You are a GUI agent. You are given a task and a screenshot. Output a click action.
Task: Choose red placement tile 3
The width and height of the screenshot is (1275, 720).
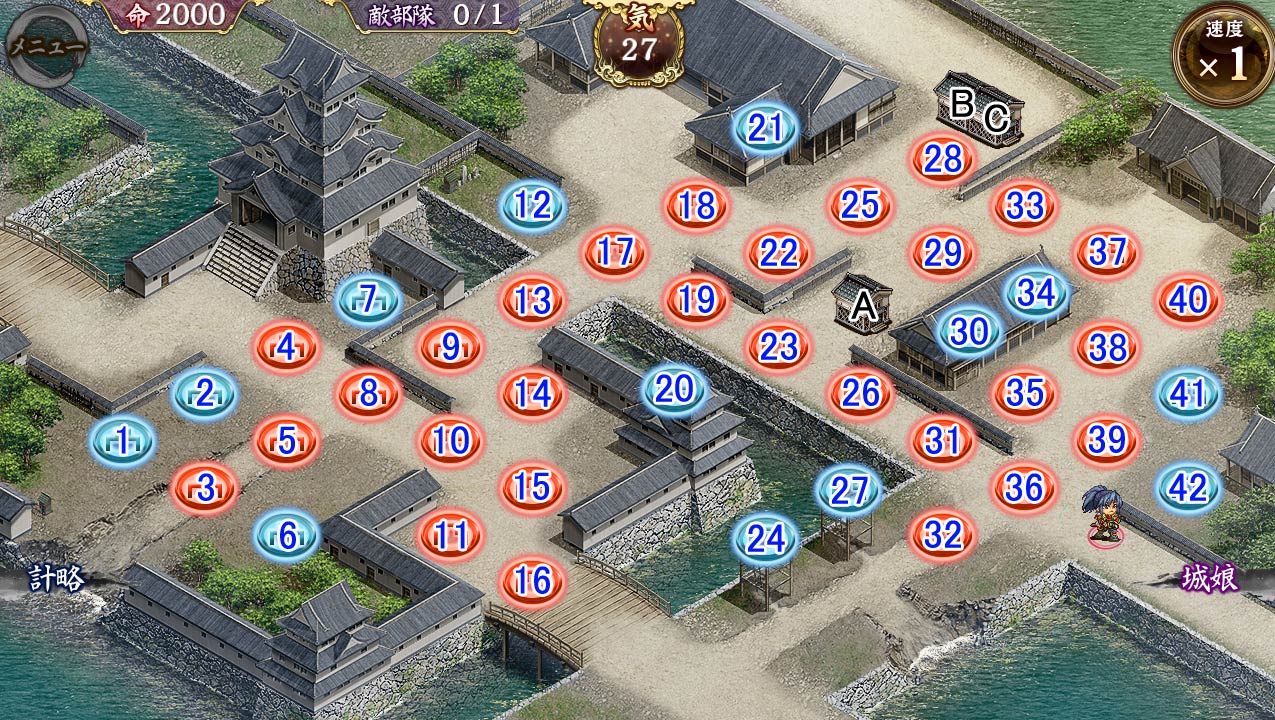[205, 489]
